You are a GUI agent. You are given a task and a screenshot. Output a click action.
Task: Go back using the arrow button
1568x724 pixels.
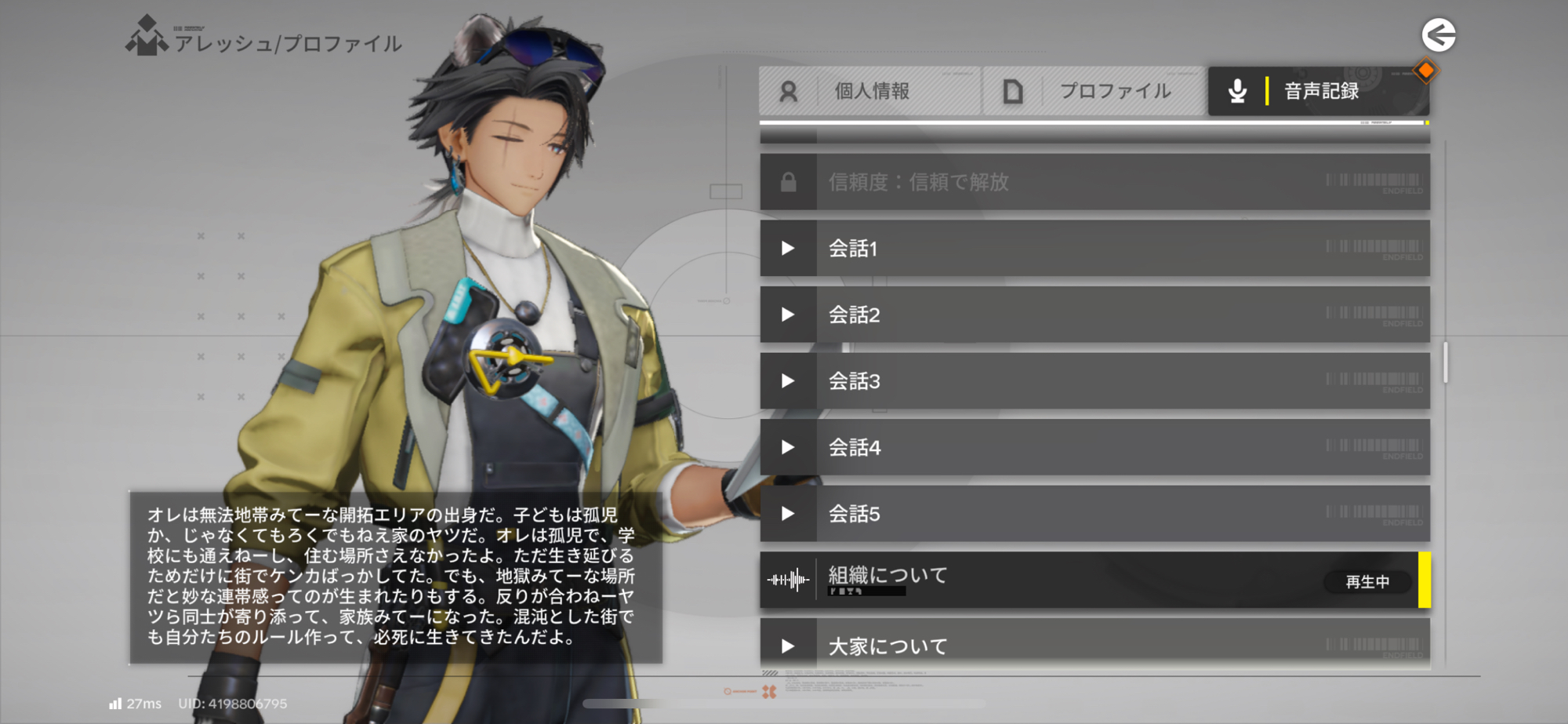[x=1439, y=35]
